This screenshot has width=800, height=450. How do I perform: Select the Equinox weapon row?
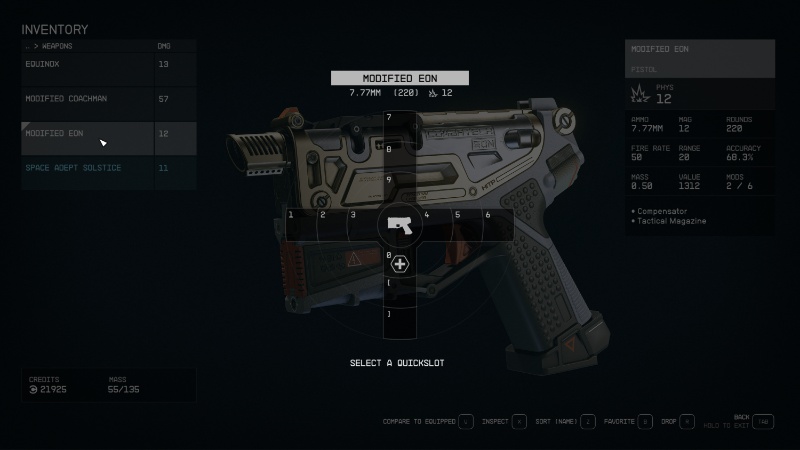pos(88,64)
